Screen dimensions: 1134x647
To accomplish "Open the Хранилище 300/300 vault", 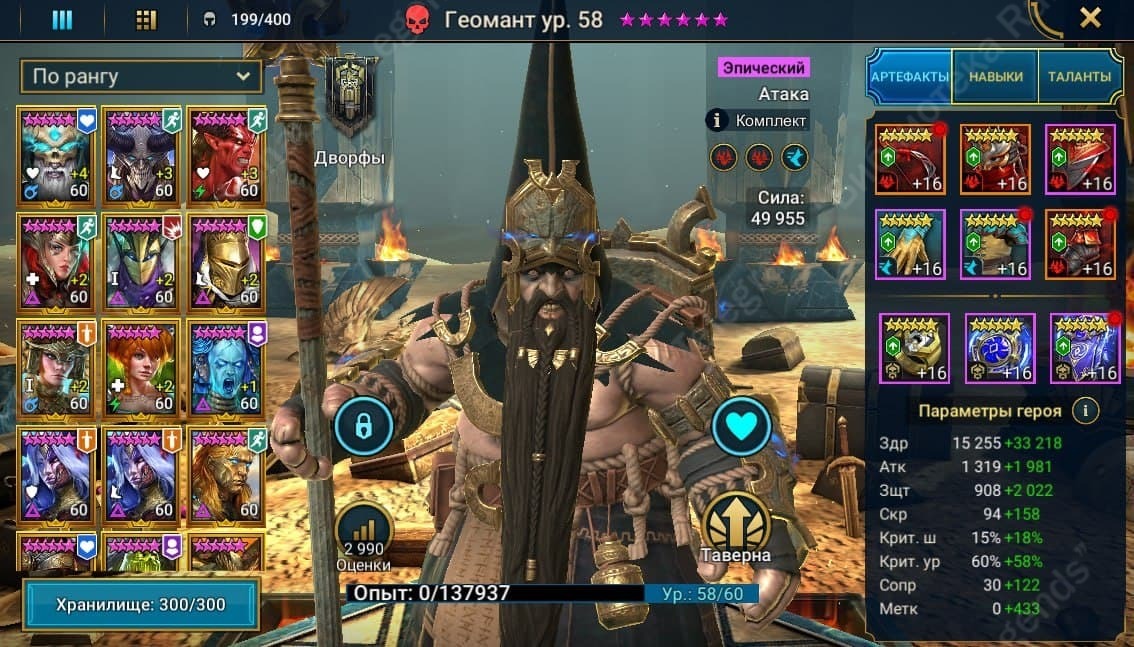I will [140, 604].
